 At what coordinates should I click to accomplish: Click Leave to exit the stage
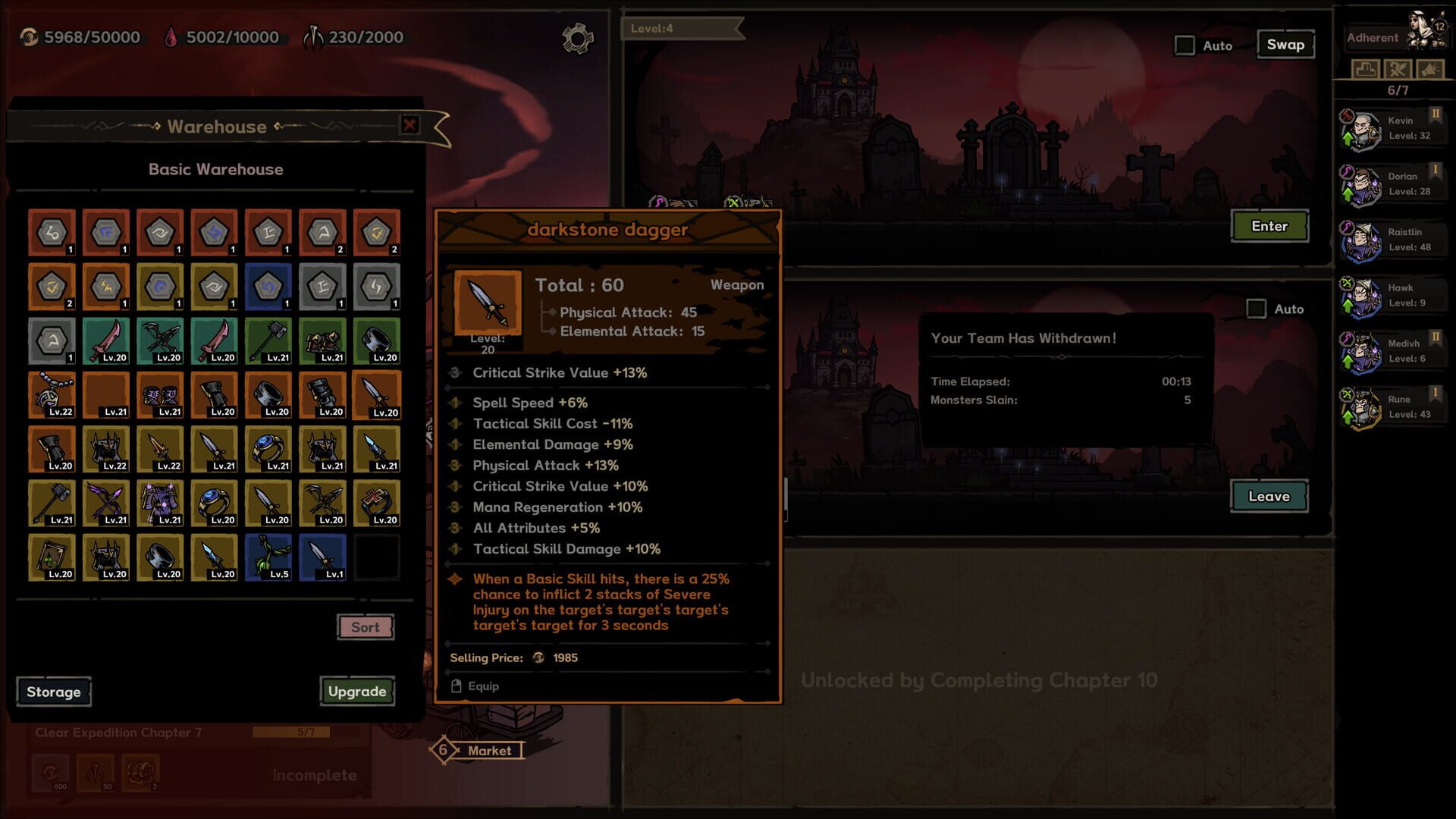(1269, 496)
